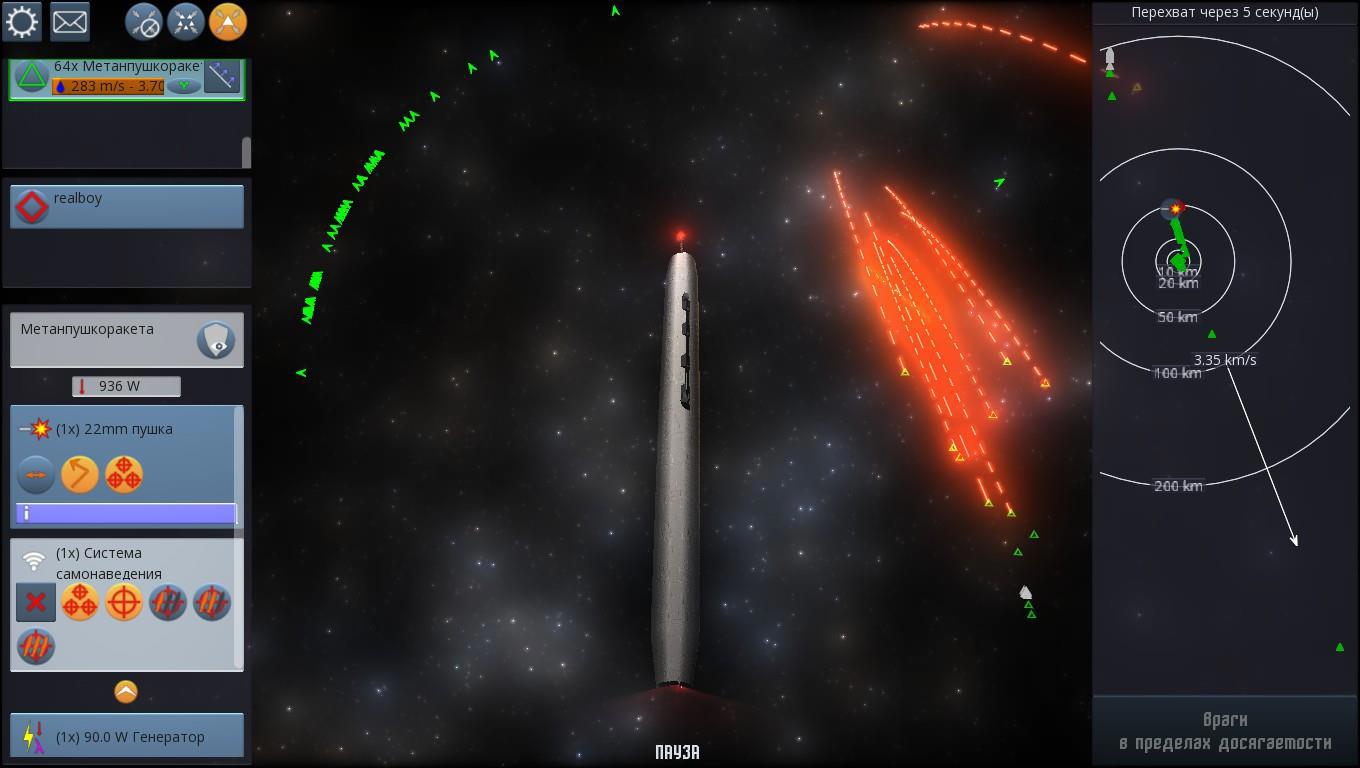1360x768 pixels.
Task: Expand the green dropdown arrow on missile group
Action: [183, 86]
